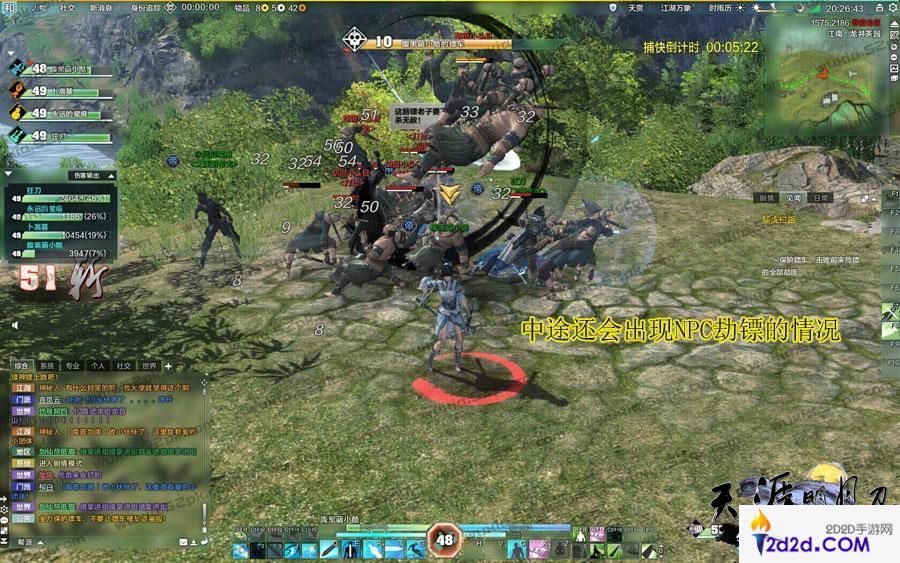900x563 pixels.
Task: Switch chat to the 个人 tab
Action: [x=98, y=366]
